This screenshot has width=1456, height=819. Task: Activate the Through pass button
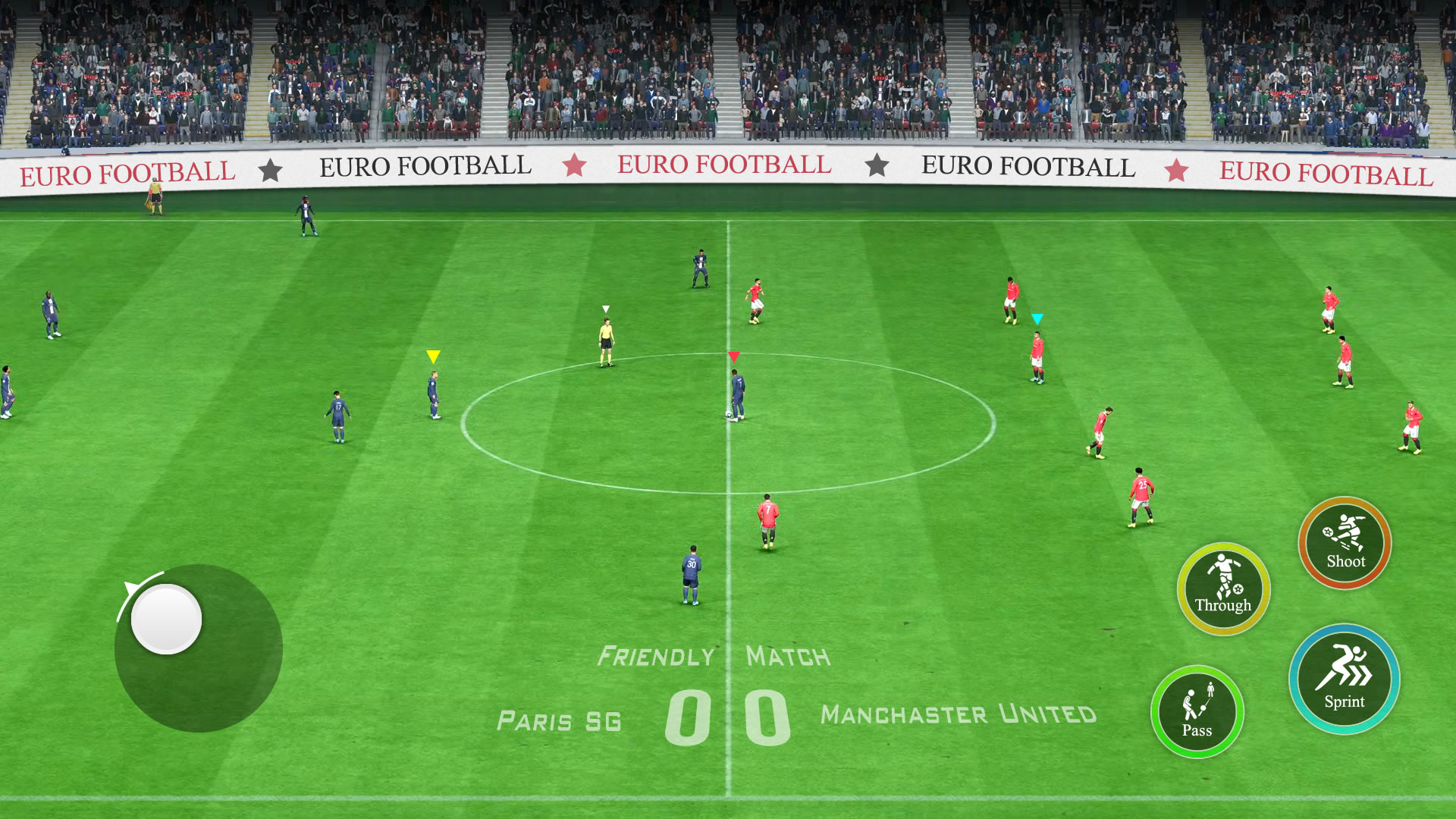(x=1223, y=588)
